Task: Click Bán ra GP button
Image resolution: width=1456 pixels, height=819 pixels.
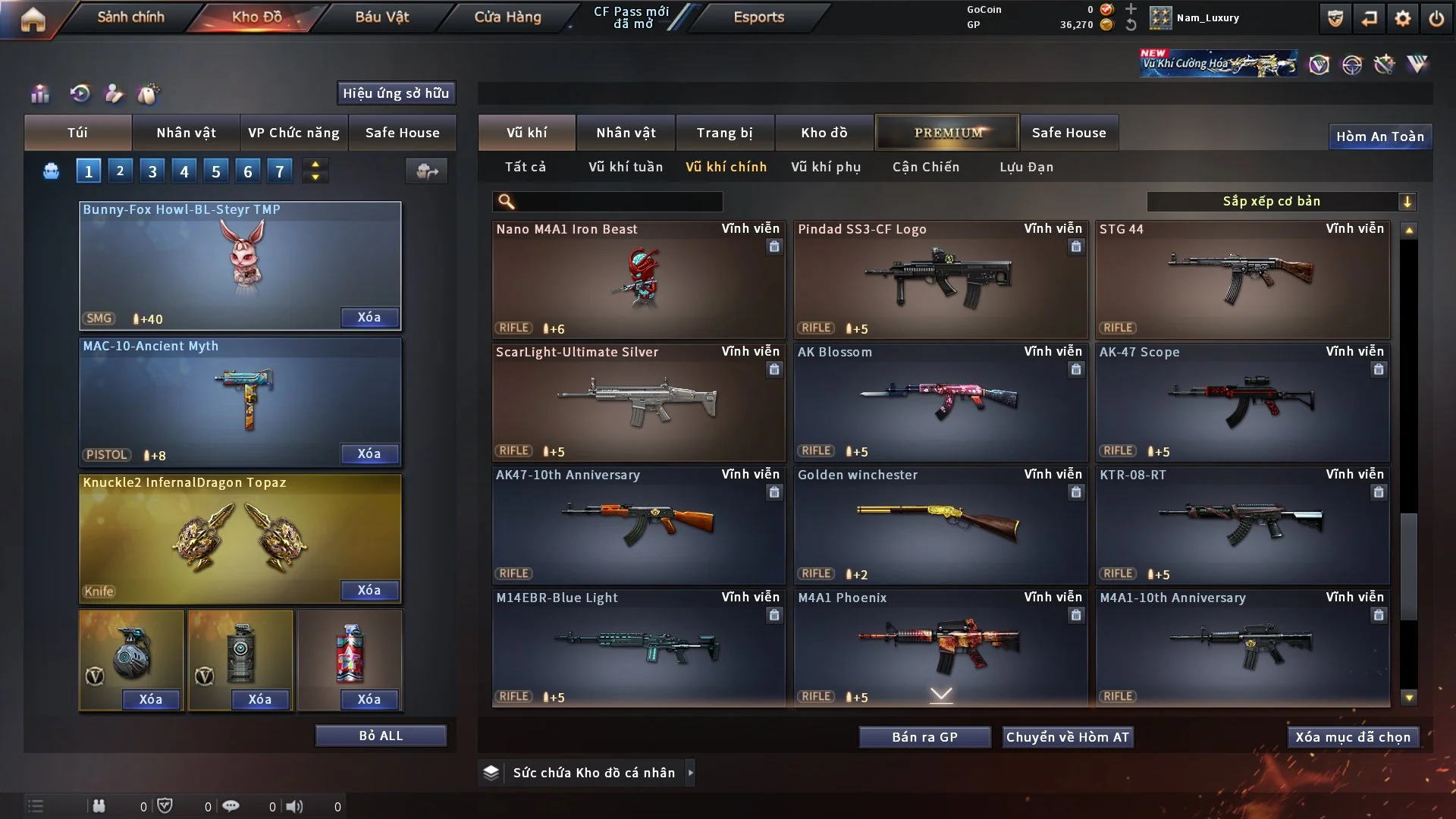Action: click(x=924, y=737)
